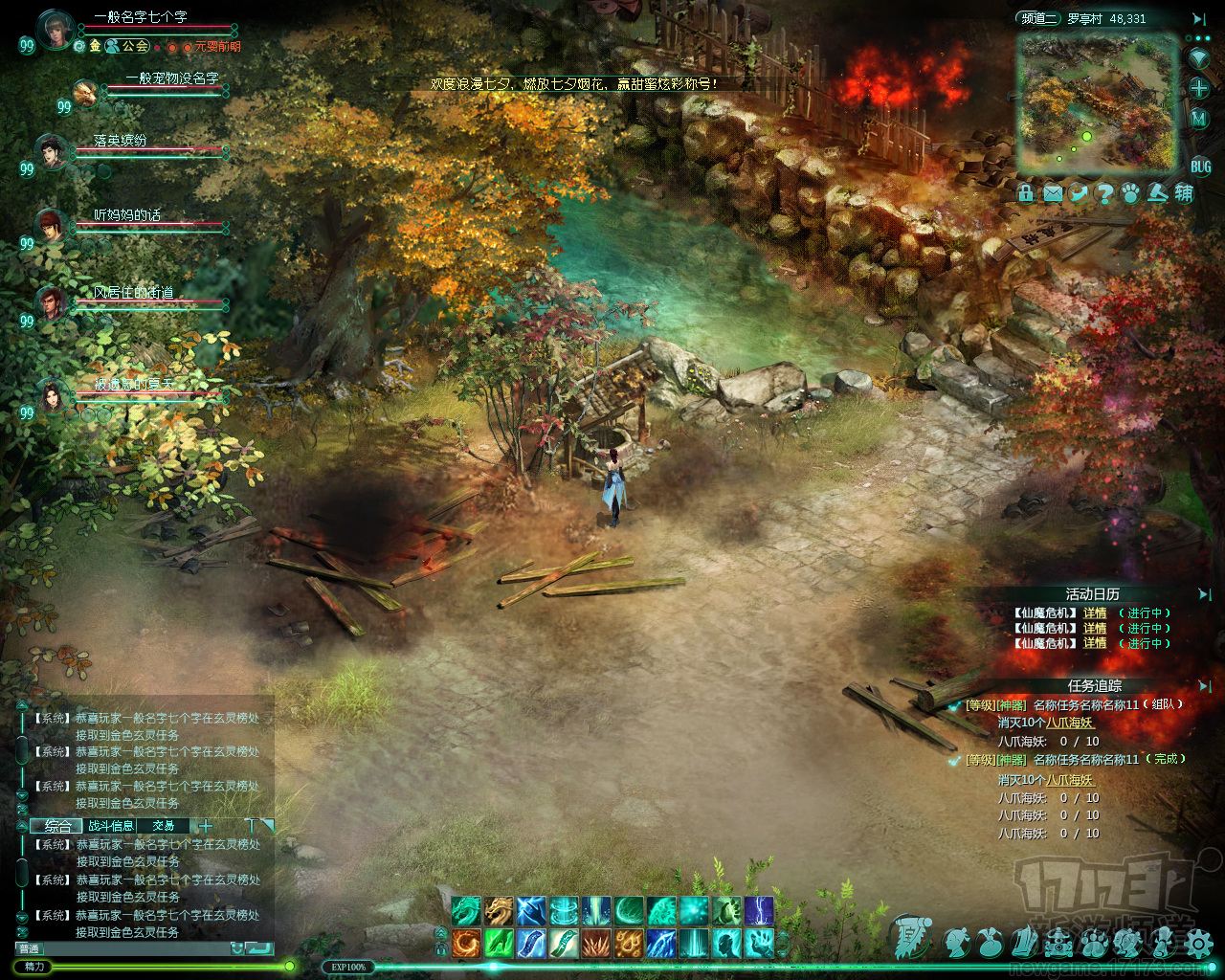Click the padlock icon under the minimap
The image size is (1225, 980).
tap(1027, 193)
